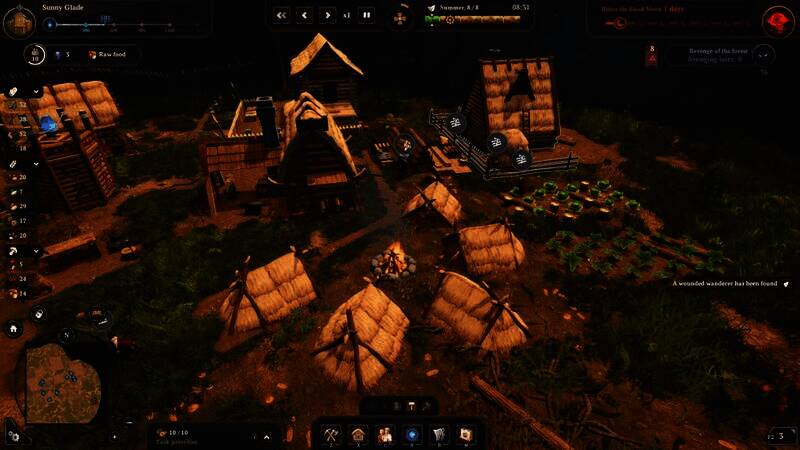Pause the game speed
Screen dimensions: 800x450
[x=367, y=15]
